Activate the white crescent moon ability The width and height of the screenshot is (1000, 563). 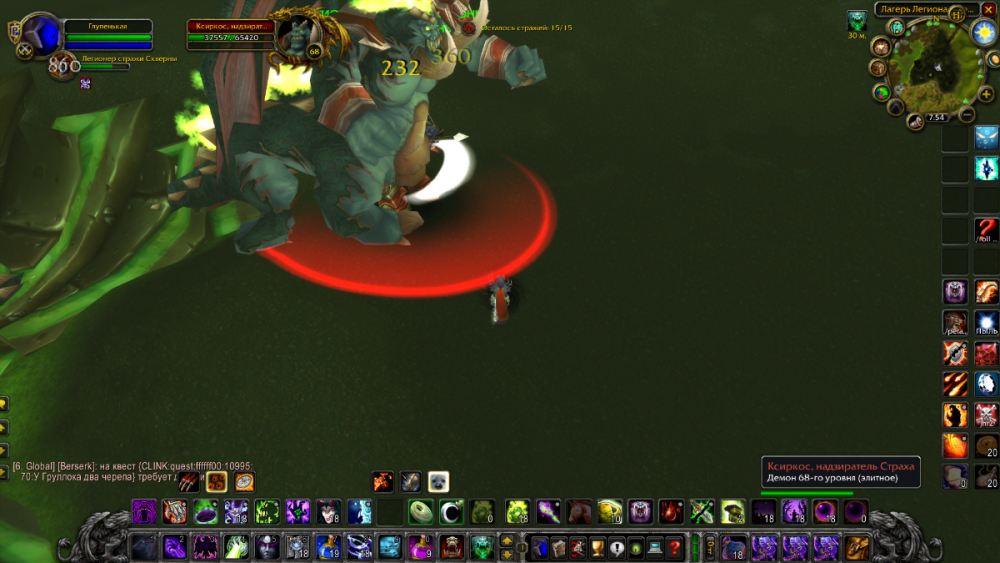(450, 512)
